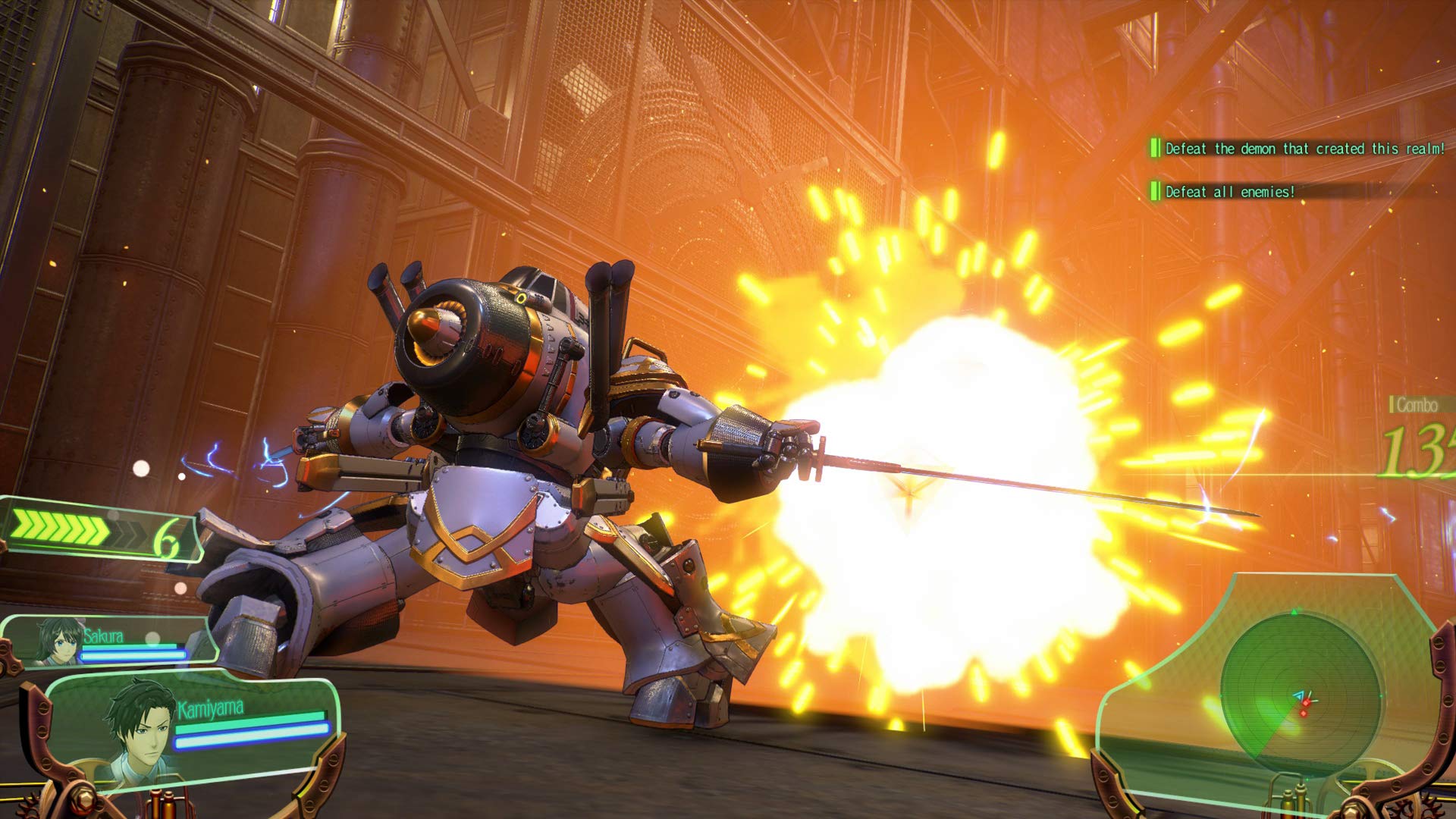The width and height of the screenshot is (1456, 819).
Task: Select the demon realm objective
Action: point(1304,149)
